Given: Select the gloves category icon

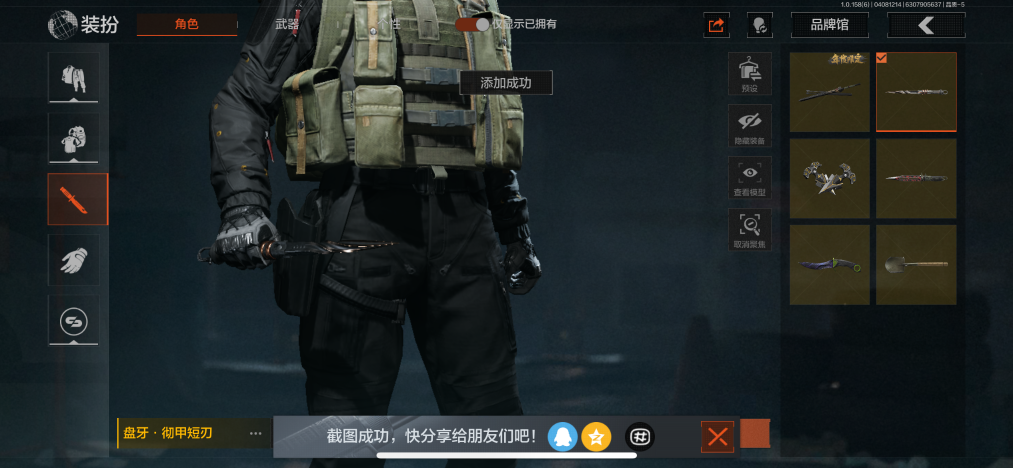Looking at the screenshot, I should pos(74,260).
